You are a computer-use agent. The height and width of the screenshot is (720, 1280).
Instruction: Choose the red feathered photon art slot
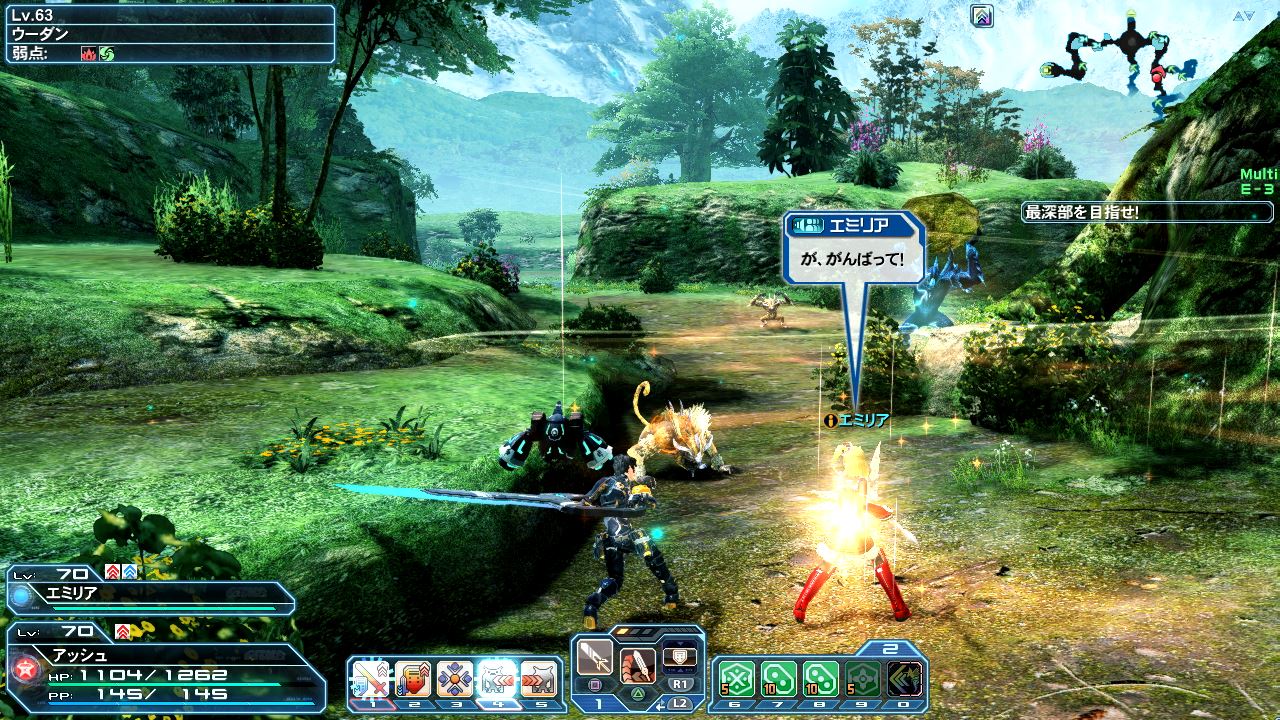(638, 664)
